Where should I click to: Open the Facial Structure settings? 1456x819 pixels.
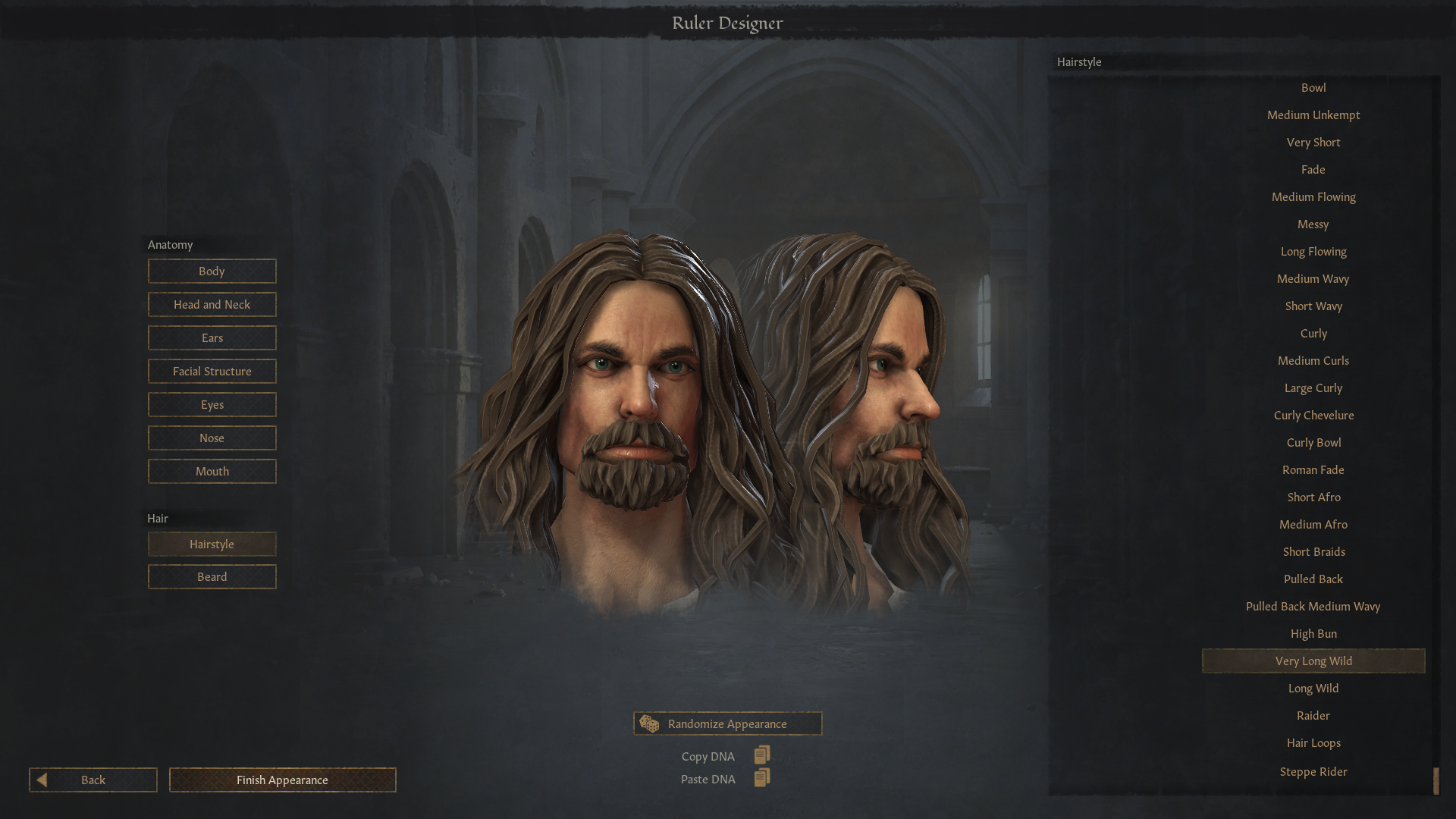pos(212,372)
